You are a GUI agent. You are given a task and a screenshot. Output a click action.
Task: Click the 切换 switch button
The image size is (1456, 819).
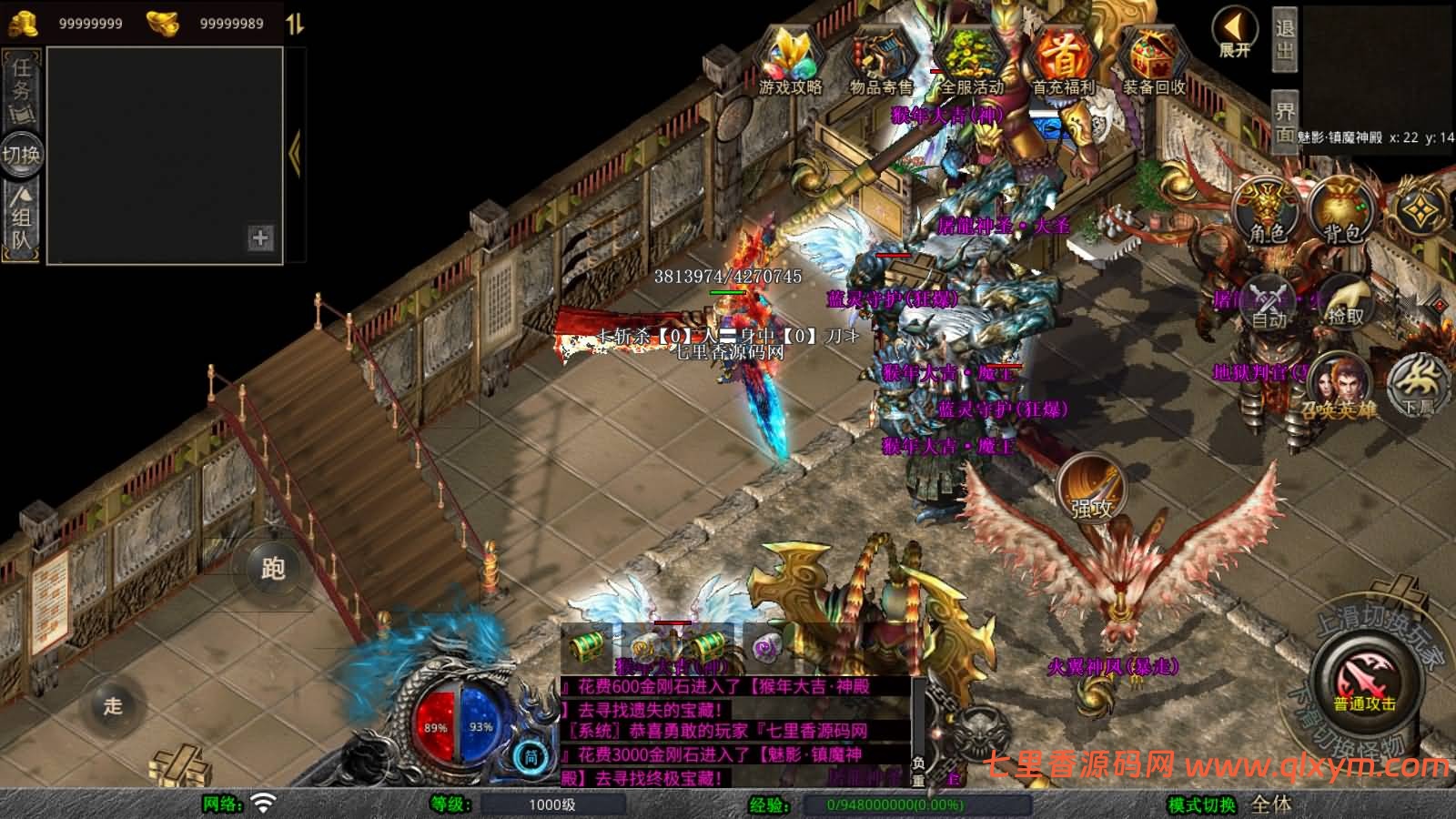pyautogui.click(x=21, y=154)
